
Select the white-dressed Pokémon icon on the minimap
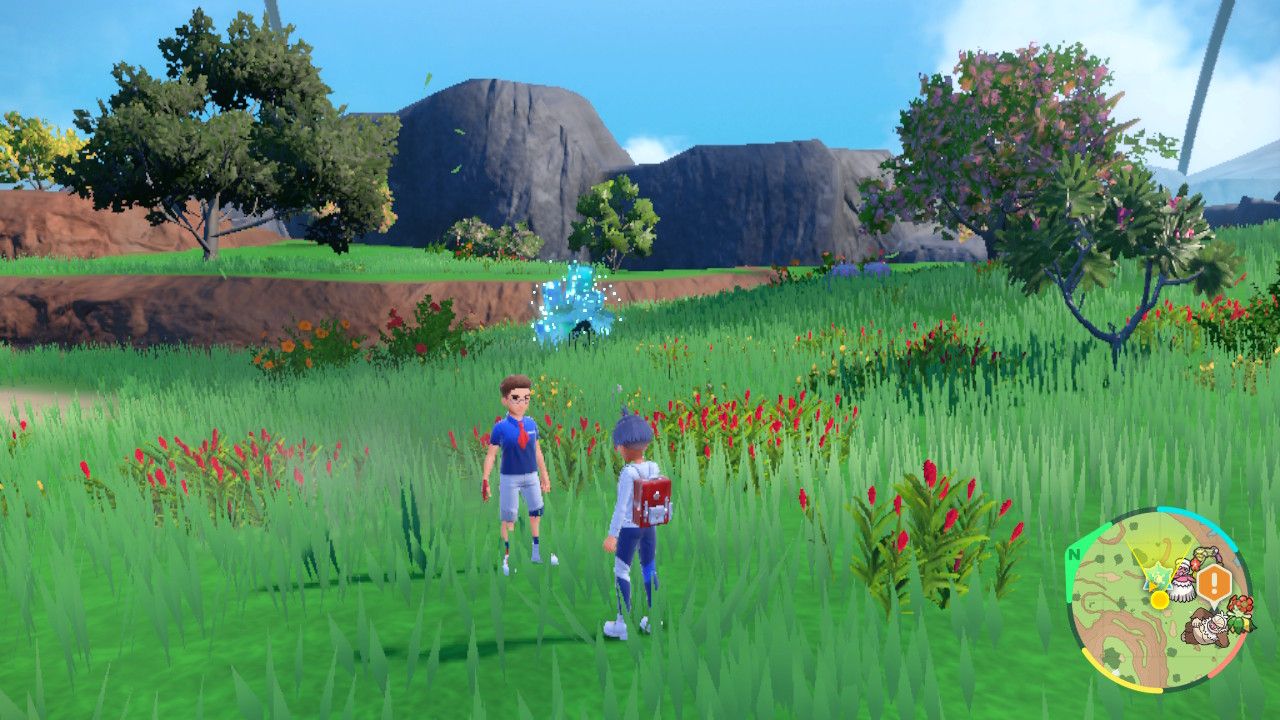1183,580
